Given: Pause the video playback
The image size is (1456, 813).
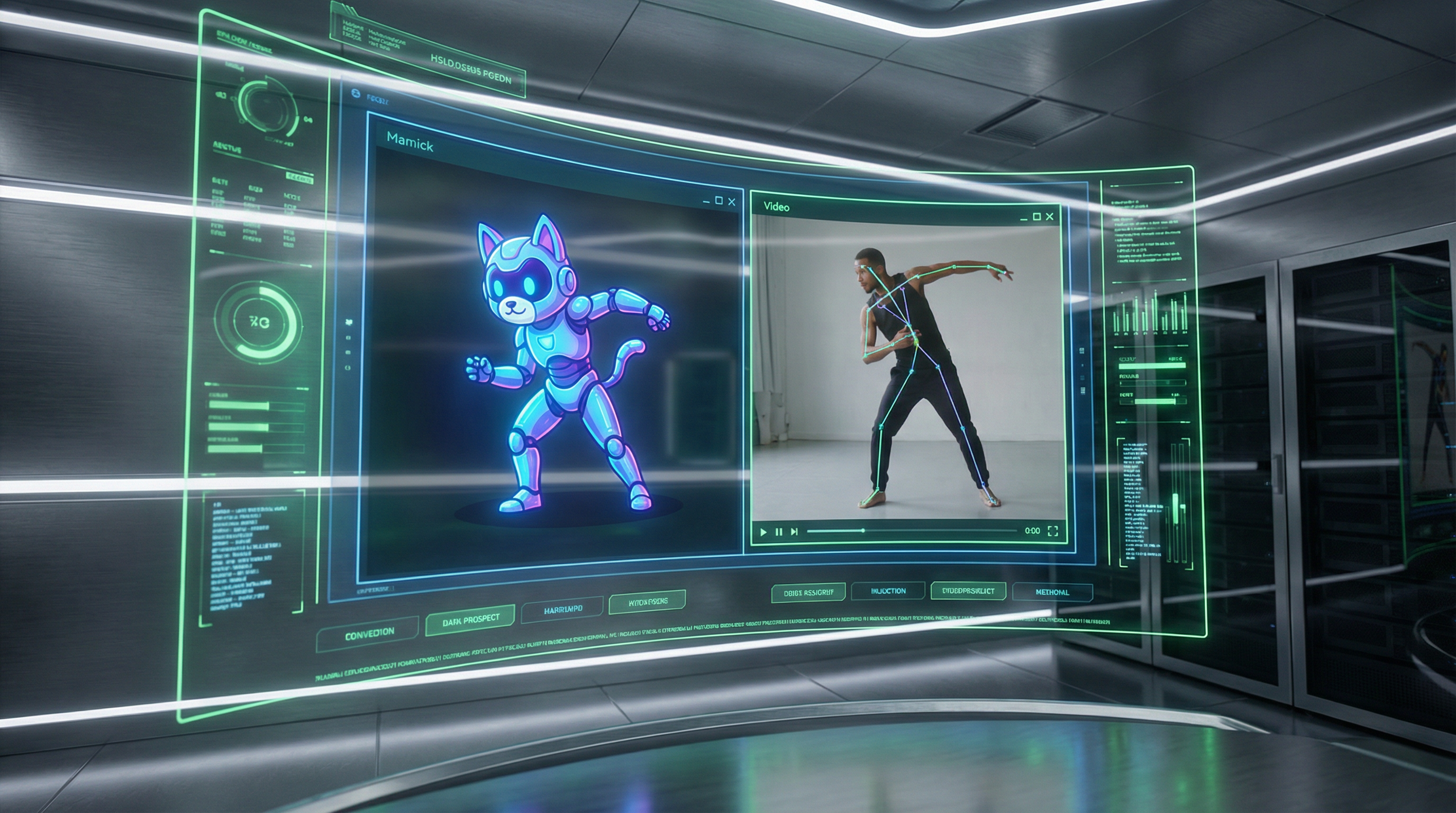Looking at the screenshot, I should [x=779, y=531].
